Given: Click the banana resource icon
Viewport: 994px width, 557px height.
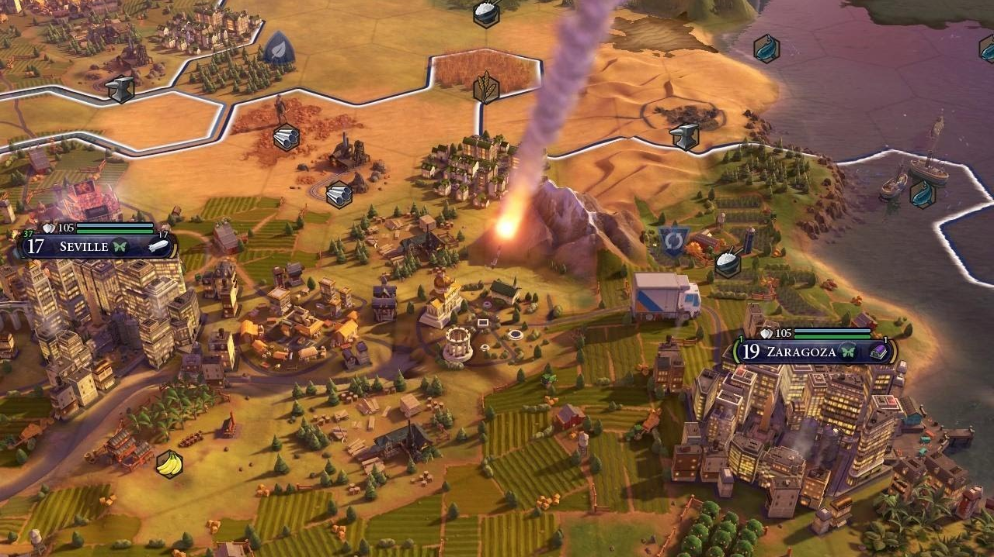Looking at the screenshot, I should pyautogui.click(x=169, y=464).
